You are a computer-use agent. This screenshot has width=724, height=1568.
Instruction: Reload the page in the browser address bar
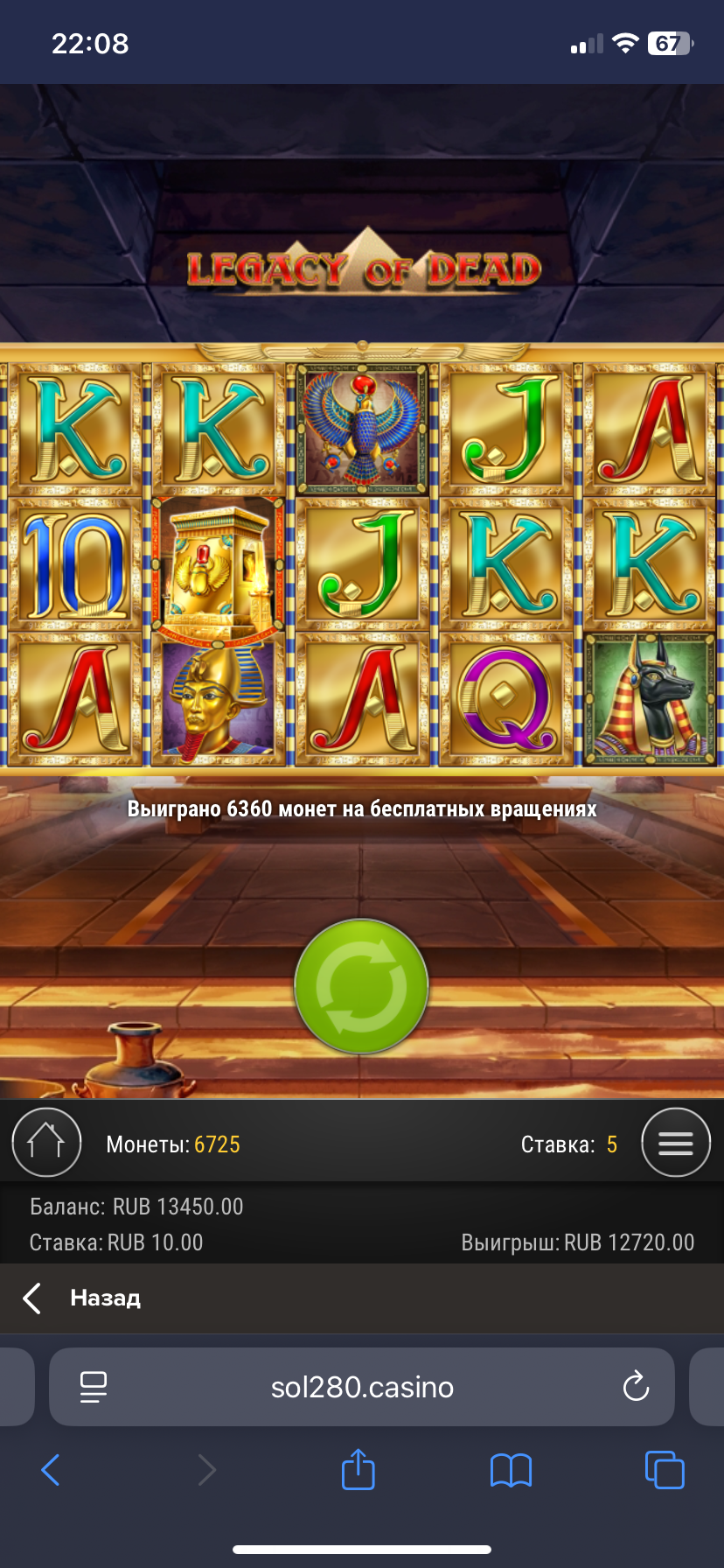pos(636,1387)
